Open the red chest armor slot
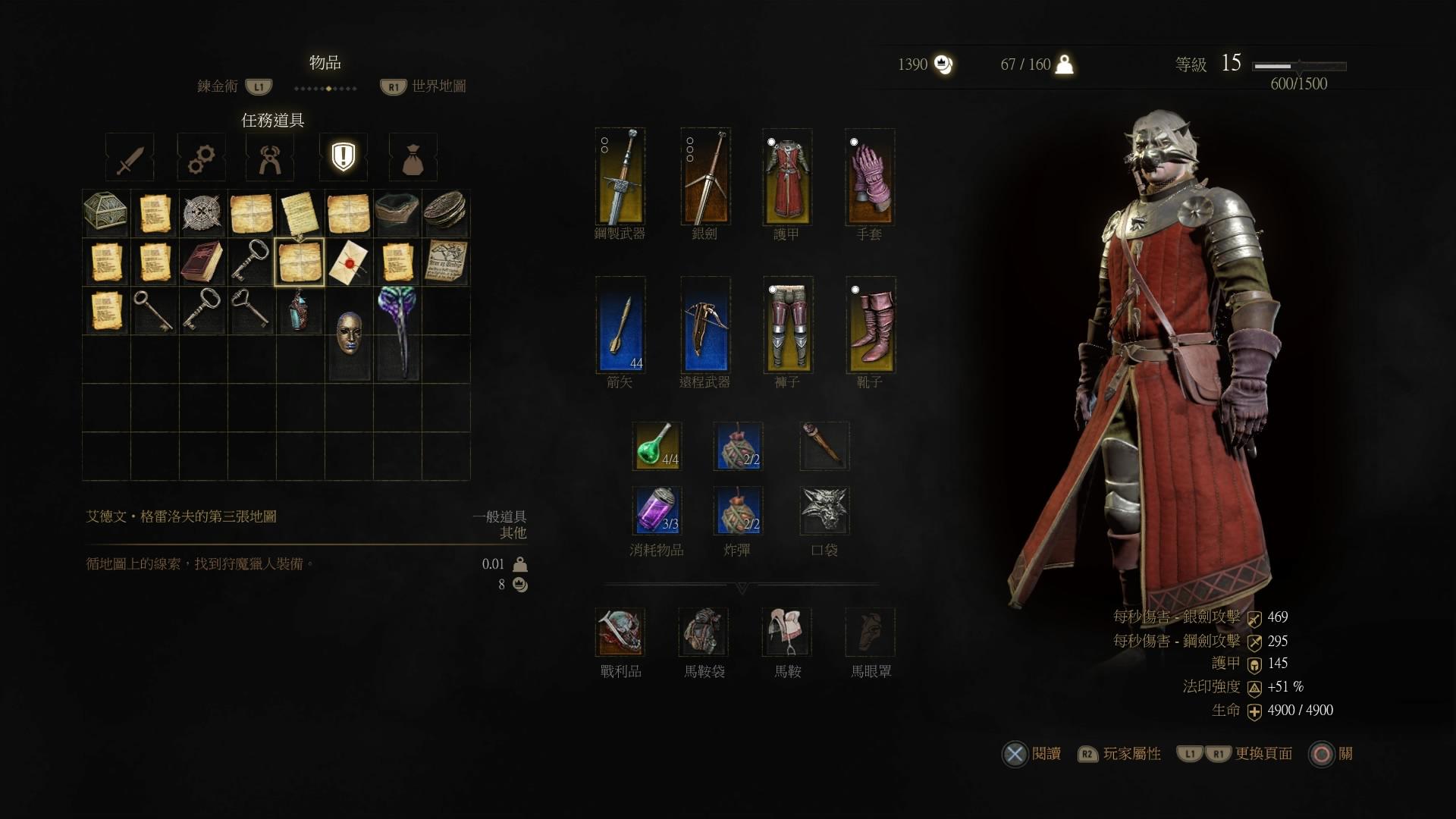Viewport: 1456px width, 819px height. coord(787,177)
